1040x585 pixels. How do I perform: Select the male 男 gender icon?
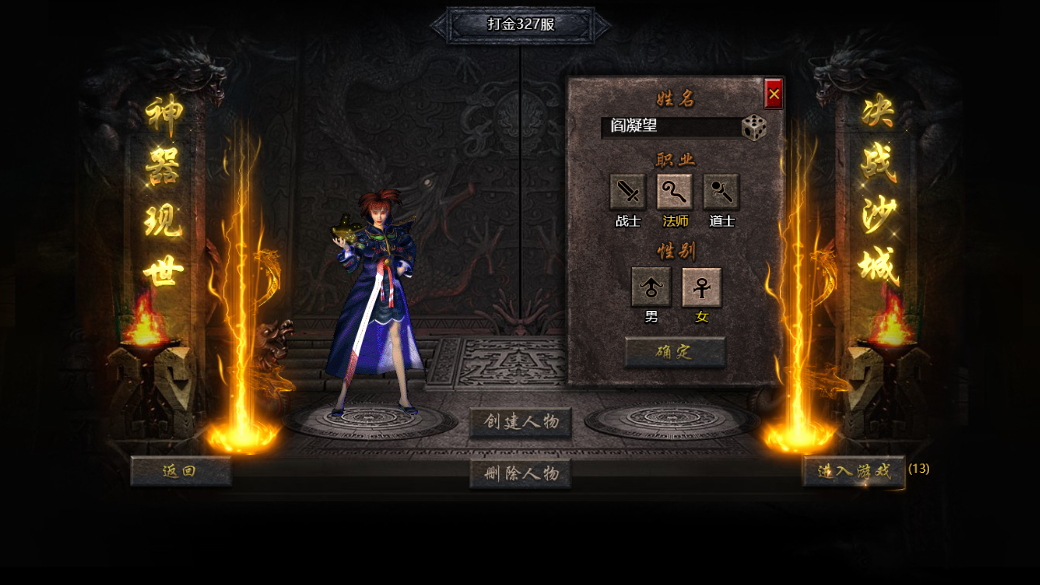[651, 287]
